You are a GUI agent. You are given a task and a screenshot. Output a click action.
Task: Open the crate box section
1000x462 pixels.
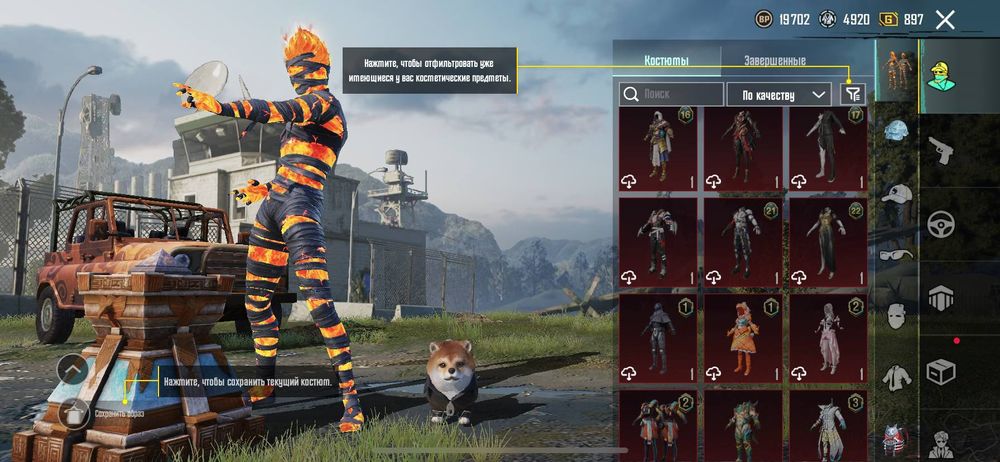941,372
